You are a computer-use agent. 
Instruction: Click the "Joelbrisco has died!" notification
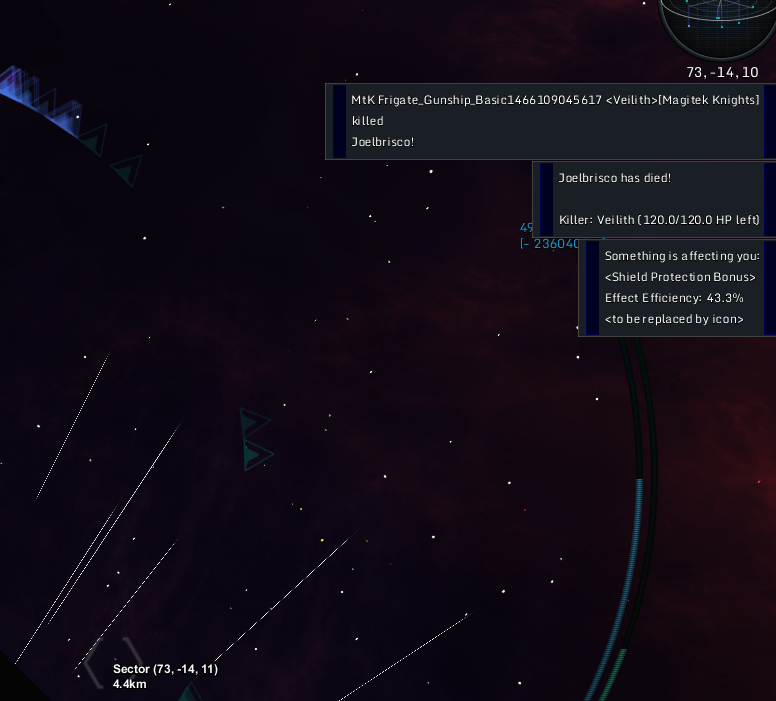[654, 198]
